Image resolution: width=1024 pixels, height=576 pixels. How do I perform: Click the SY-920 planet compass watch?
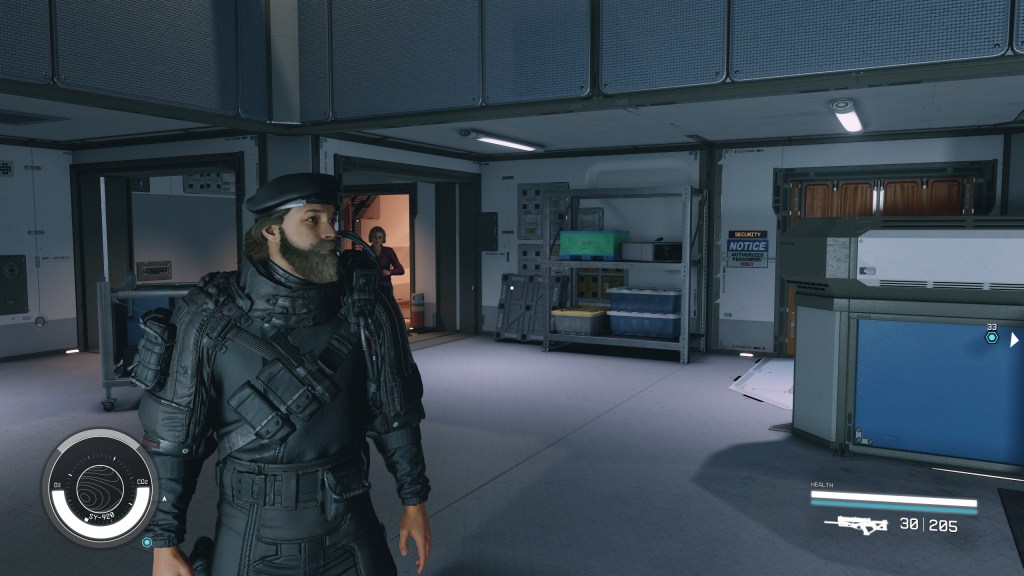click(x=100, y=488)
